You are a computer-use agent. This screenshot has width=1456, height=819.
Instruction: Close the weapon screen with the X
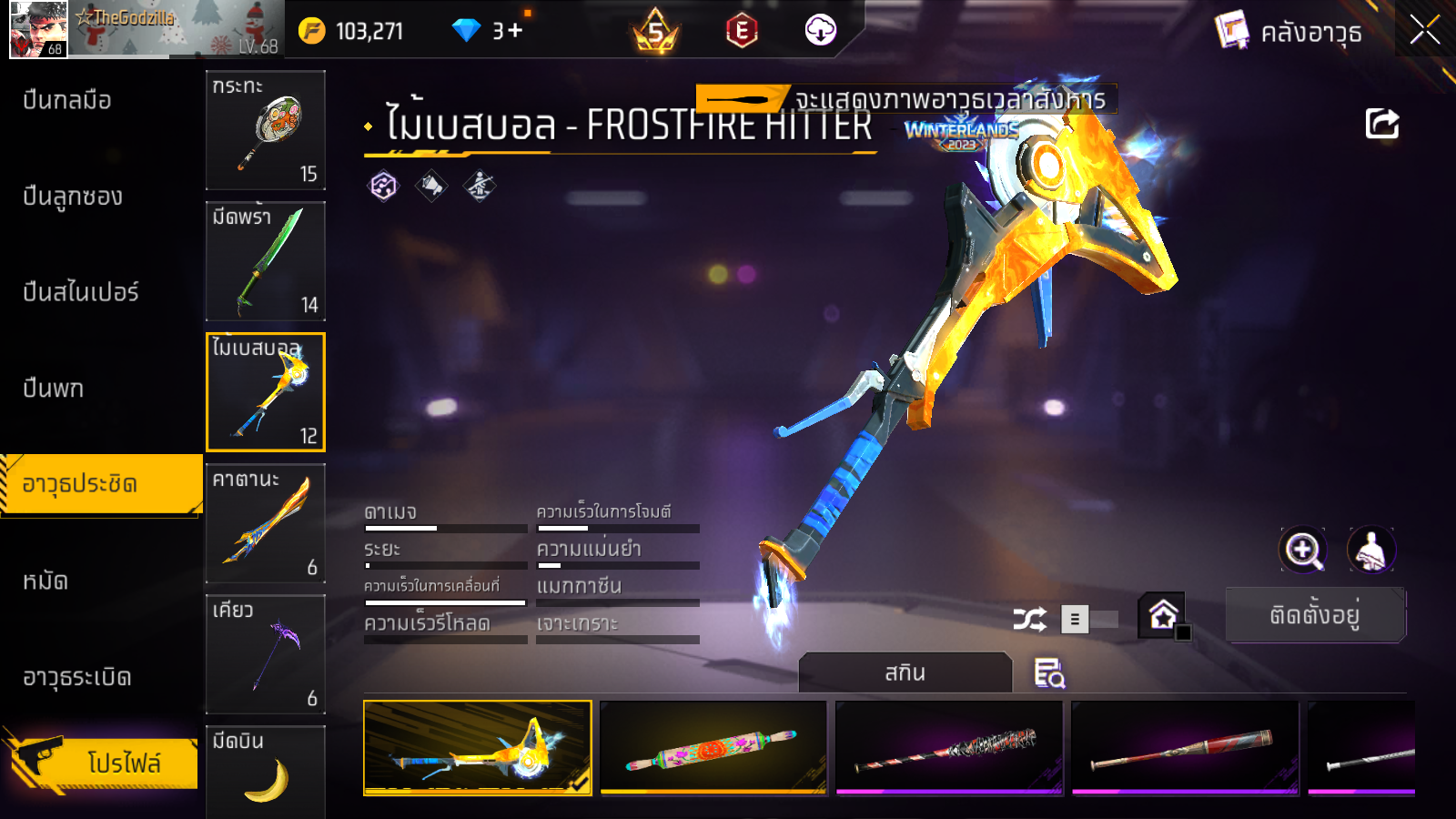1424,31
